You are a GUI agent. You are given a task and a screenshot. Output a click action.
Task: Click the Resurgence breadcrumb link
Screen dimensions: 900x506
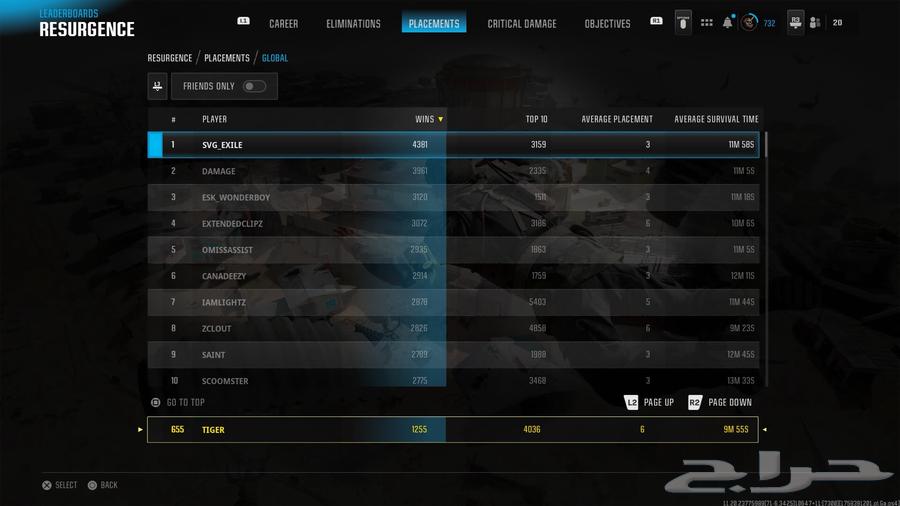tap(170, 58)
